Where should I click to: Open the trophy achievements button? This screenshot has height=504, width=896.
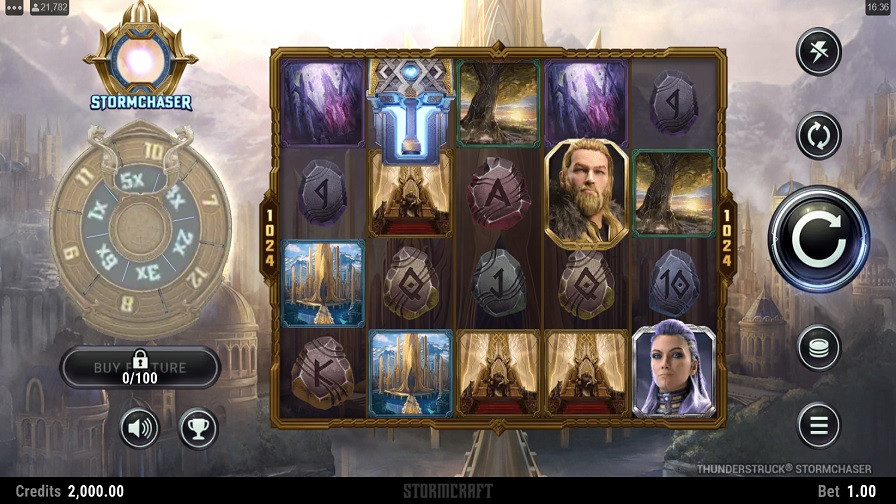coord(198,429)
